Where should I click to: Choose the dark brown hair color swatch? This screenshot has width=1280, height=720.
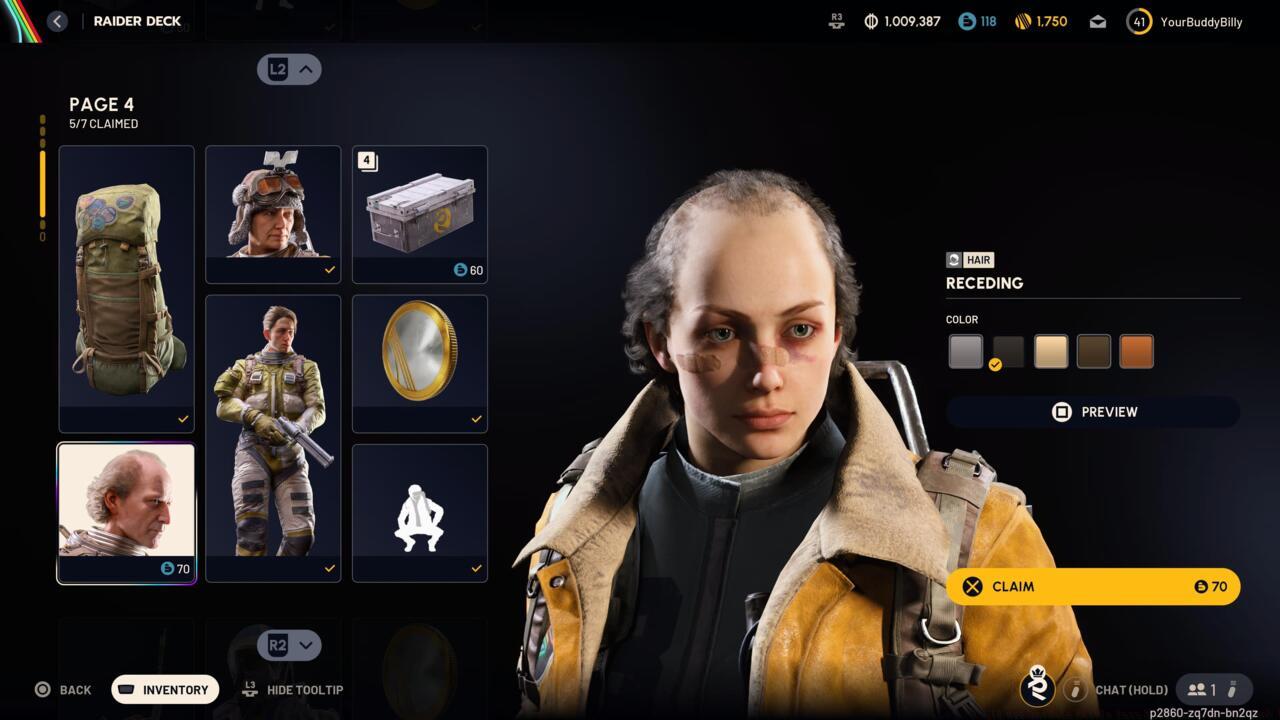1094,352
